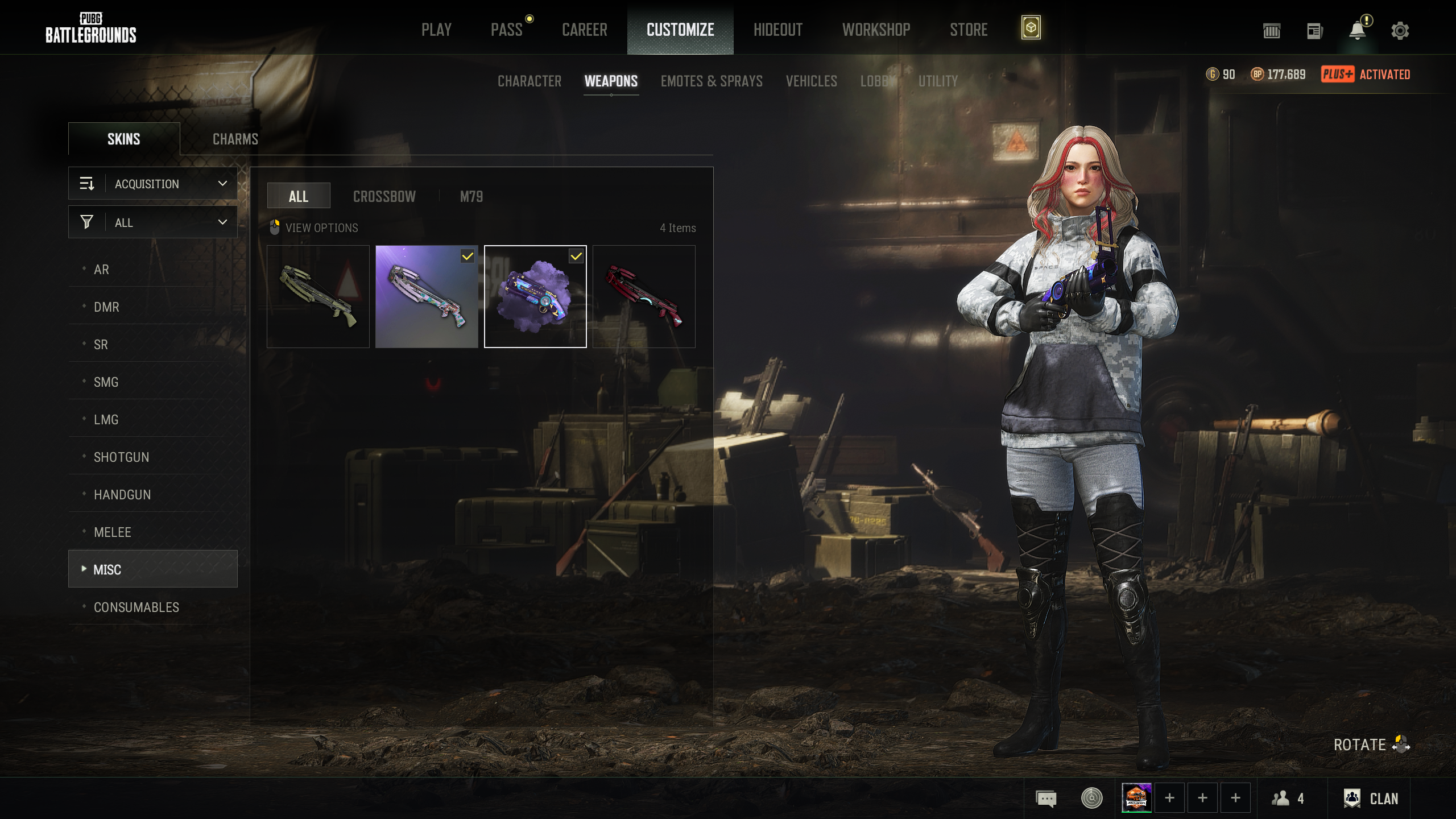Open the Consumables category

pyautogui.click(x=136, y=607)
